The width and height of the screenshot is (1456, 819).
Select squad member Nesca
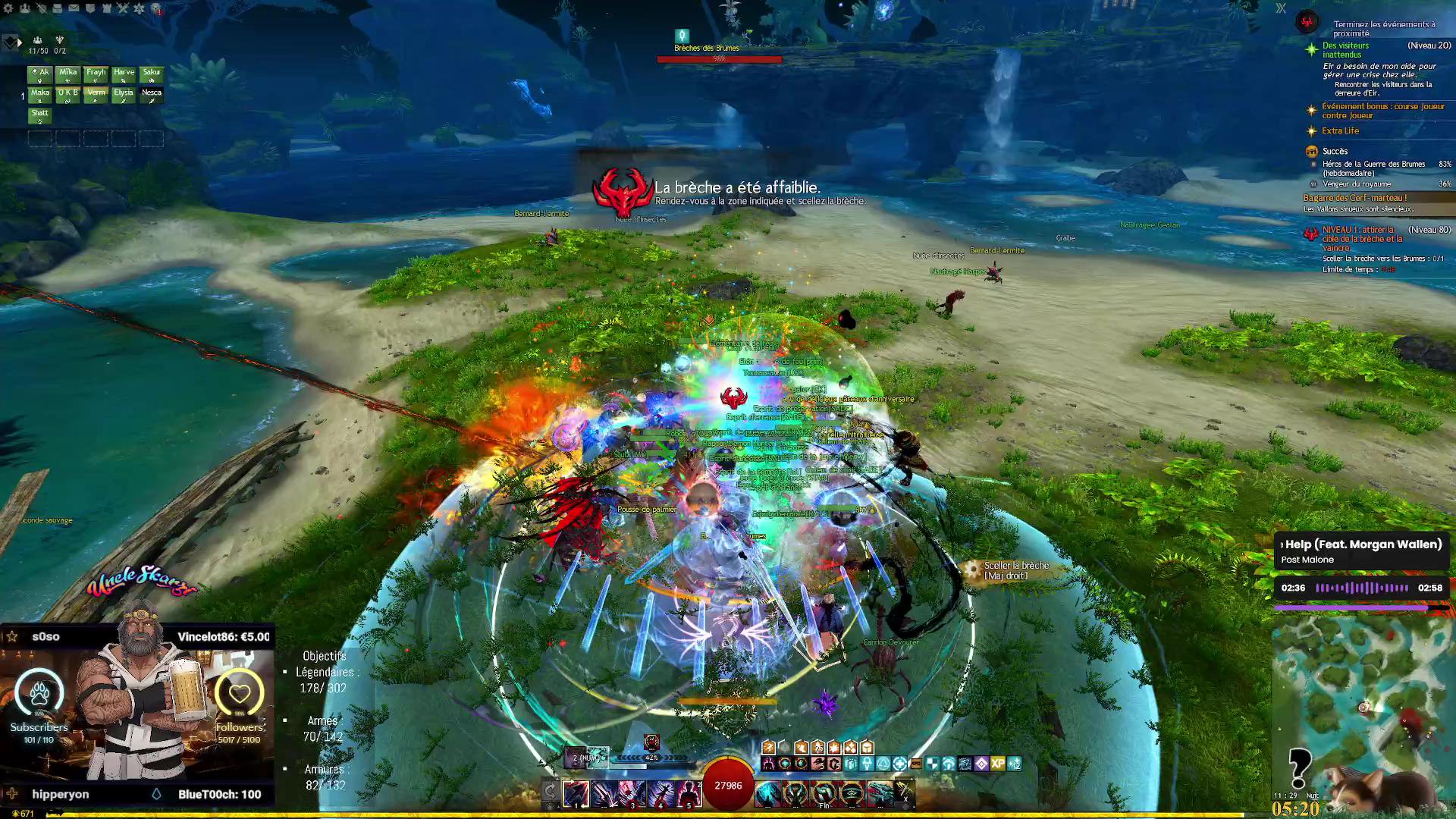pos(152,95)
